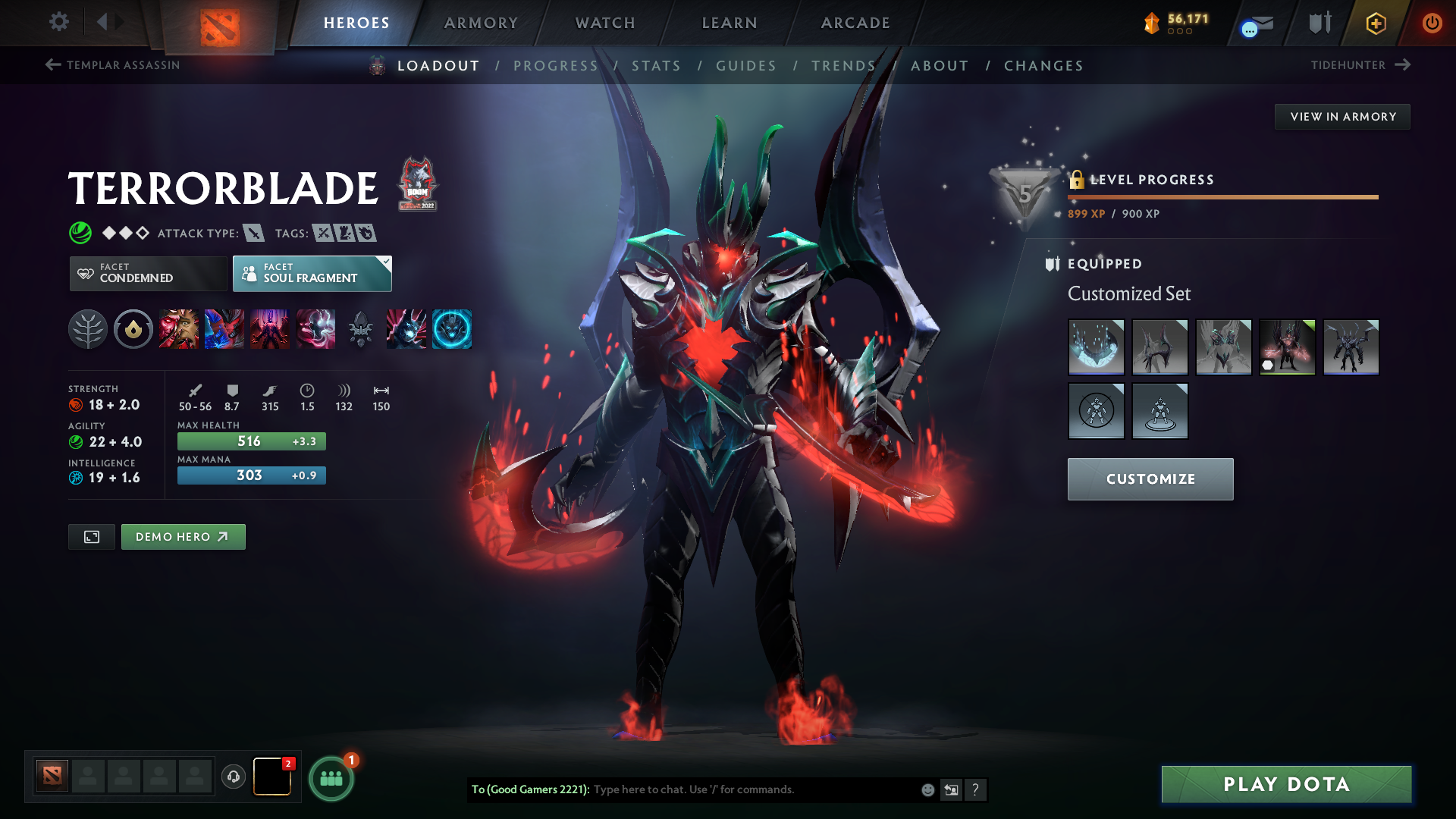Select the Soul Fragment facet

311,273
